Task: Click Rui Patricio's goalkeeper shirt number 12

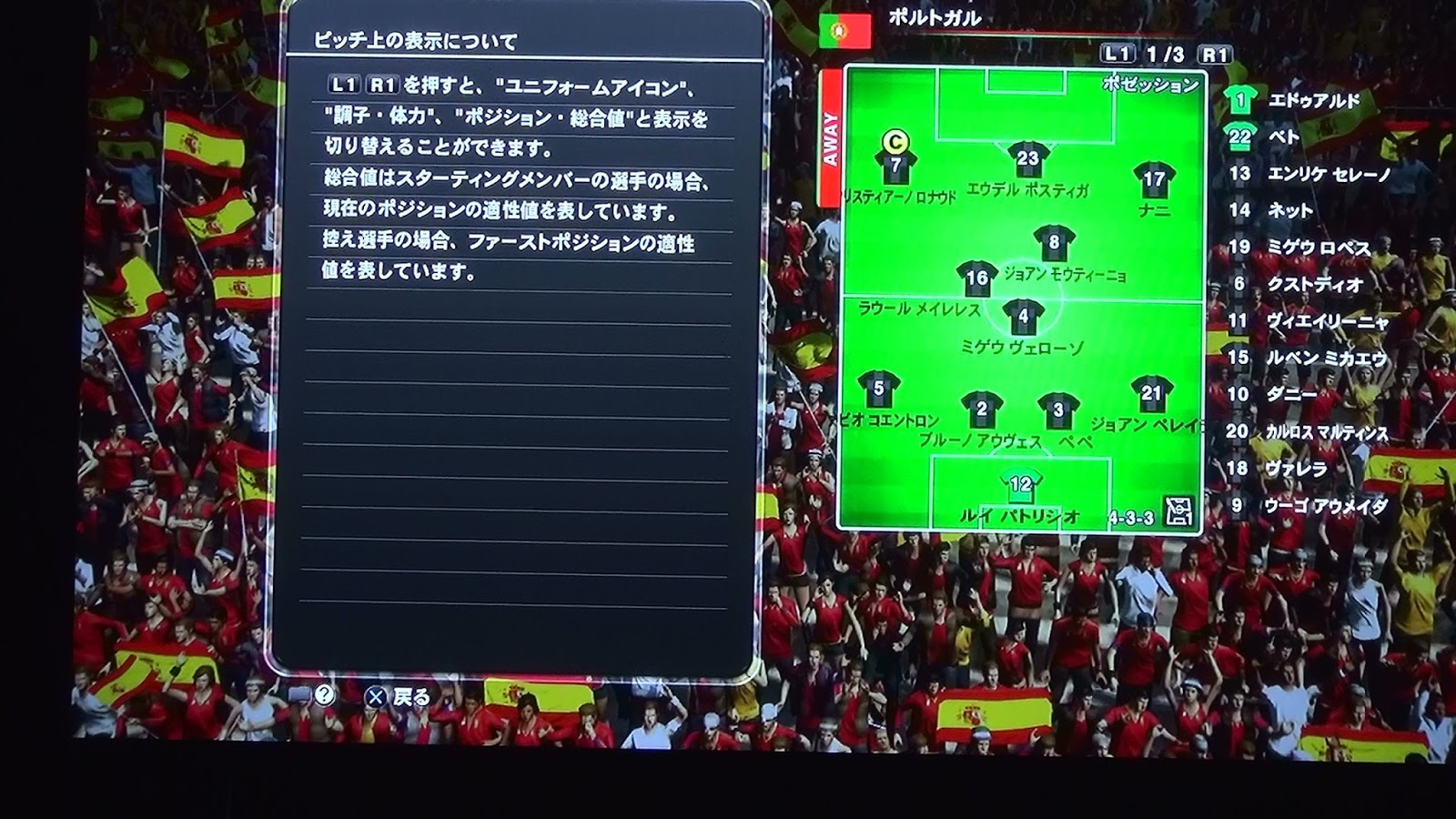Action: pyautogui.click(x=1019, y=484)
